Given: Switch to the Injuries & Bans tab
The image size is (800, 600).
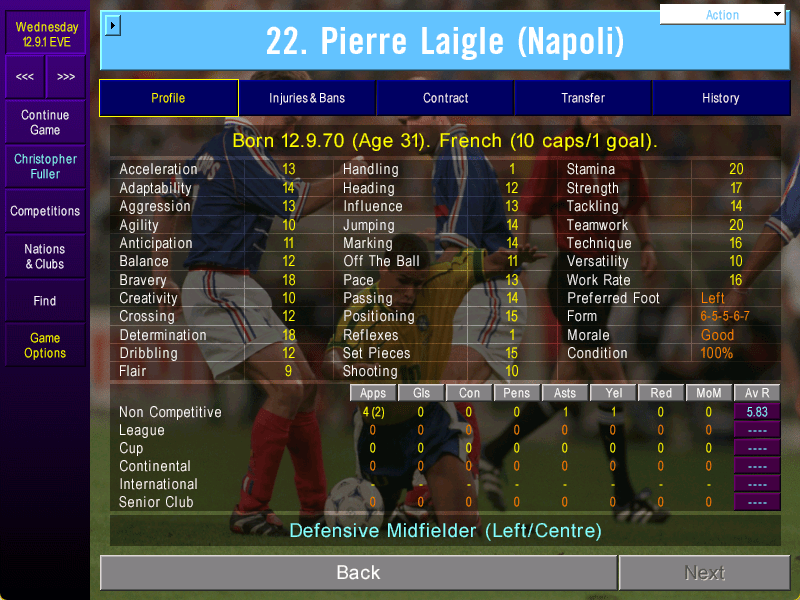Looking at the screenshot, I should coord(307,98).
